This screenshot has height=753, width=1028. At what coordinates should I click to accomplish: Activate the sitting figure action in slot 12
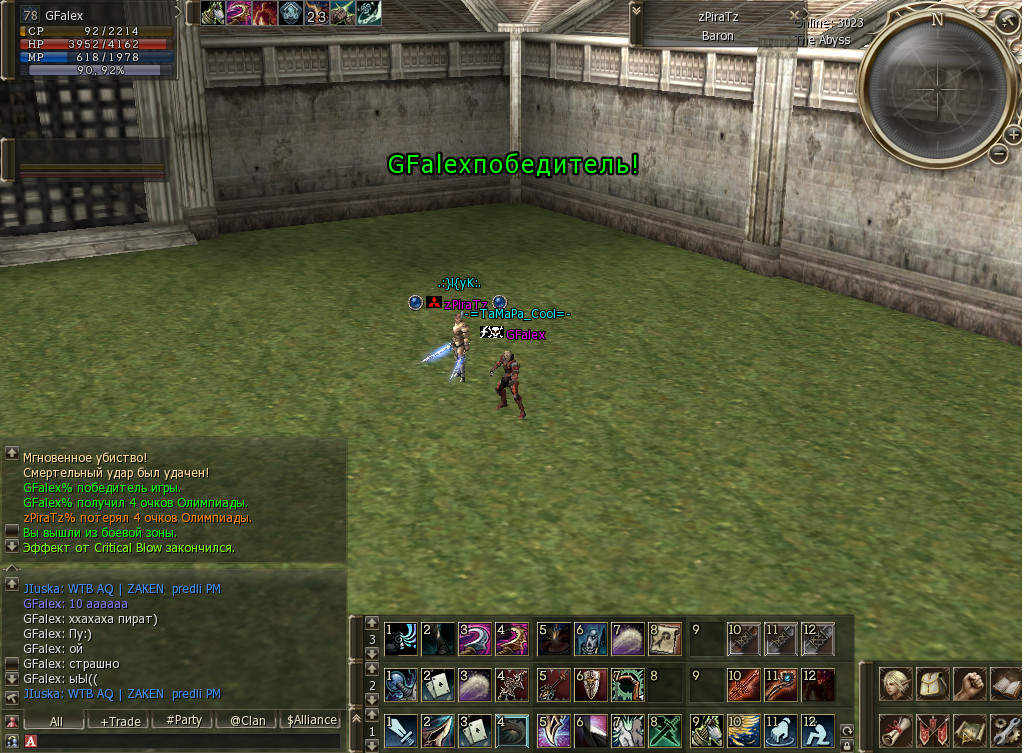(x=818, y=731)
